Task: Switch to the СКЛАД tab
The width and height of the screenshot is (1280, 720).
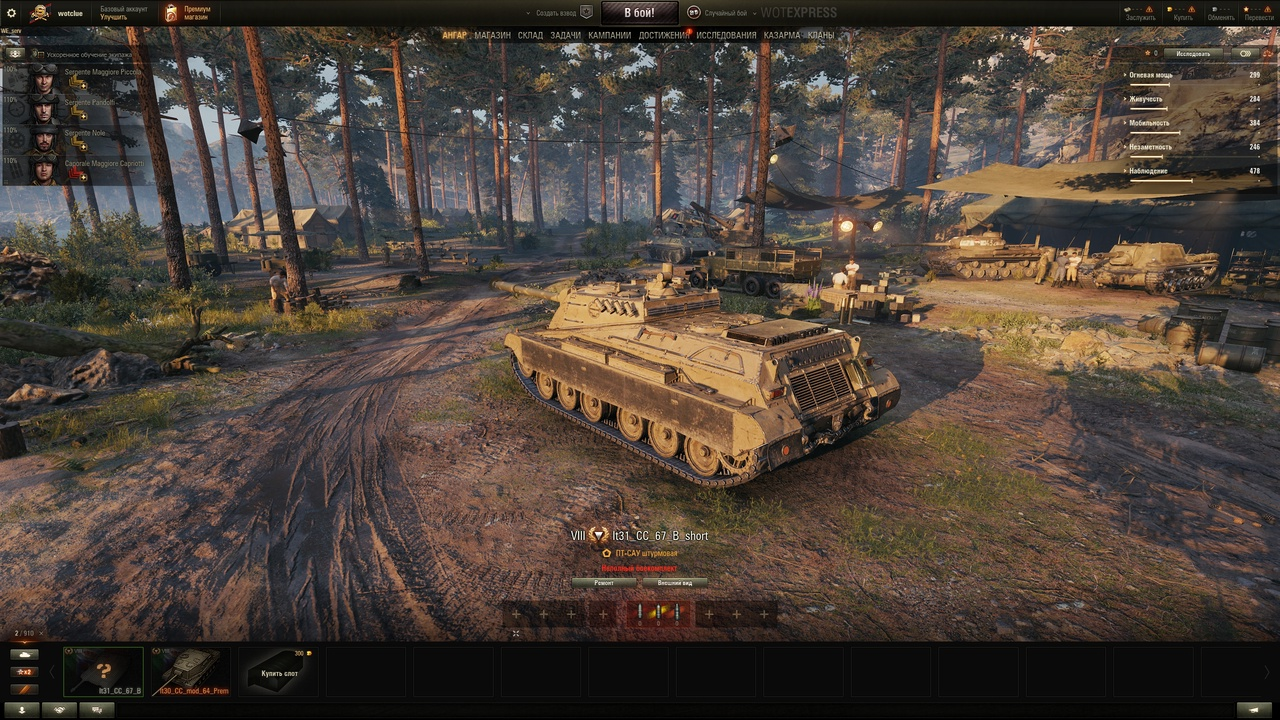Action: tap(530, 36)
